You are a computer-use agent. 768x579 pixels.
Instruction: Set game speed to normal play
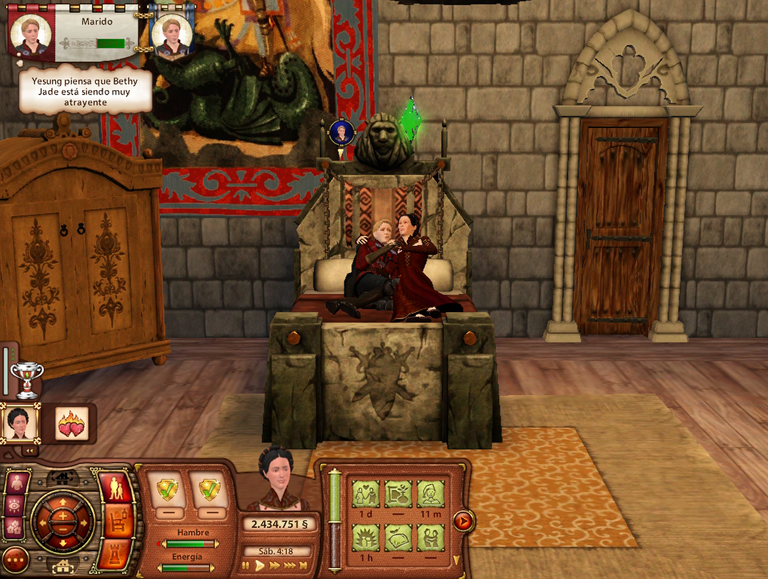click(x=260, y=566)
